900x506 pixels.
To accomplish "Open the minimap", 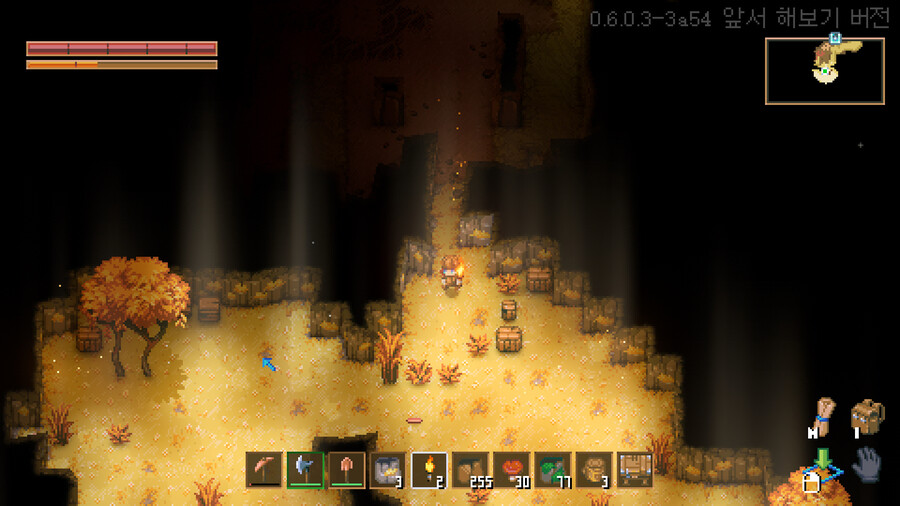I will click(x=825, y=71).
